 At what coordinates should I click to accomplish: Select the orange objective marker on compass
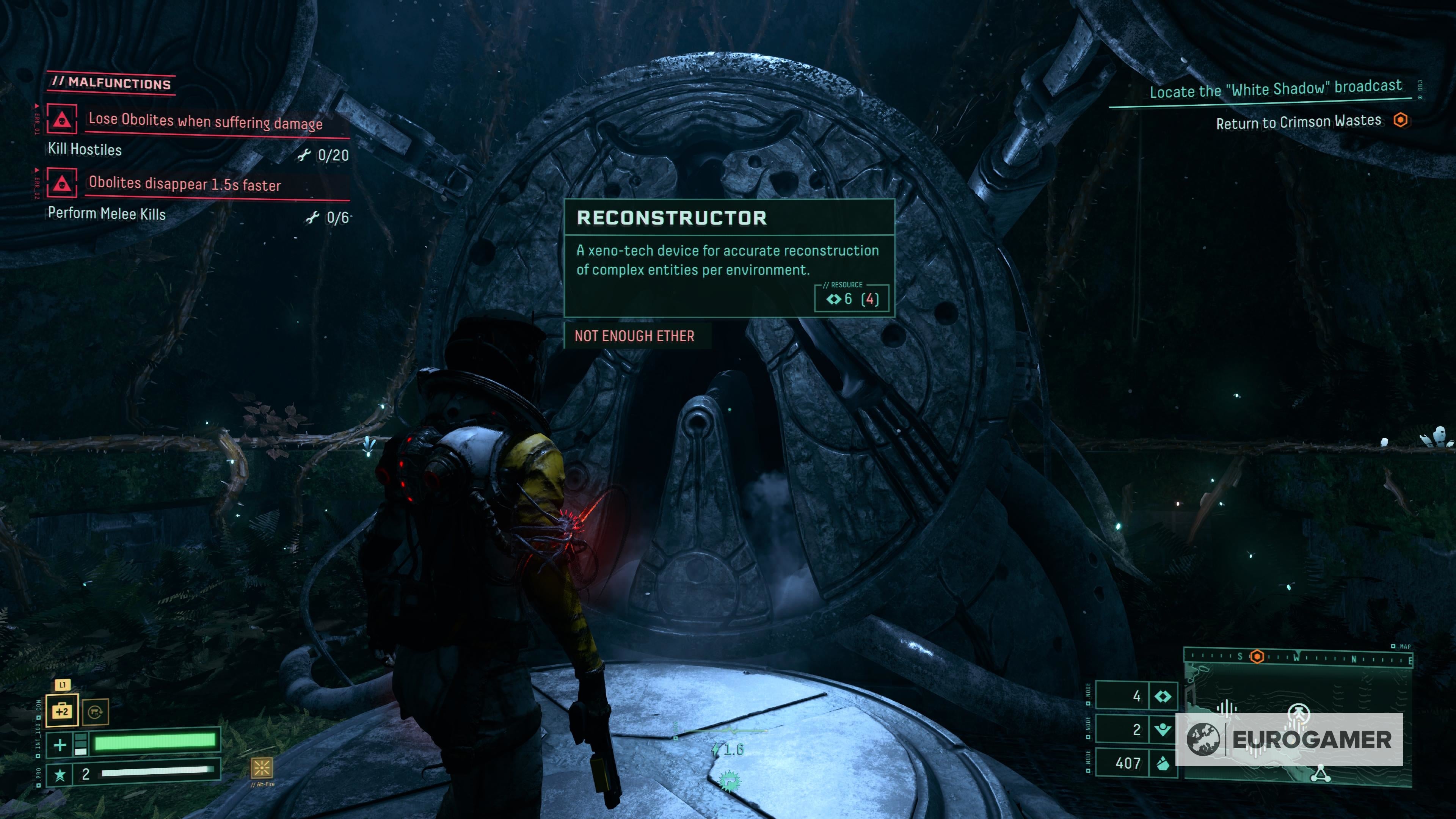coord(1257,657)
